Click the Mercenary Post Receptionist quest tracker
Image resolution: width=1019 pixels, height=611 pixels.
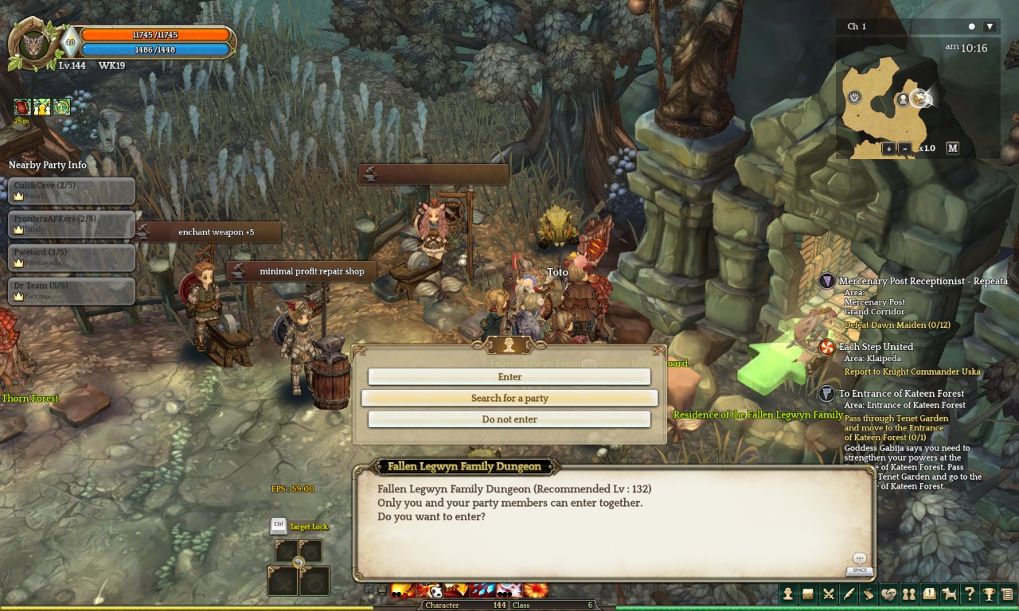[915, 282]
